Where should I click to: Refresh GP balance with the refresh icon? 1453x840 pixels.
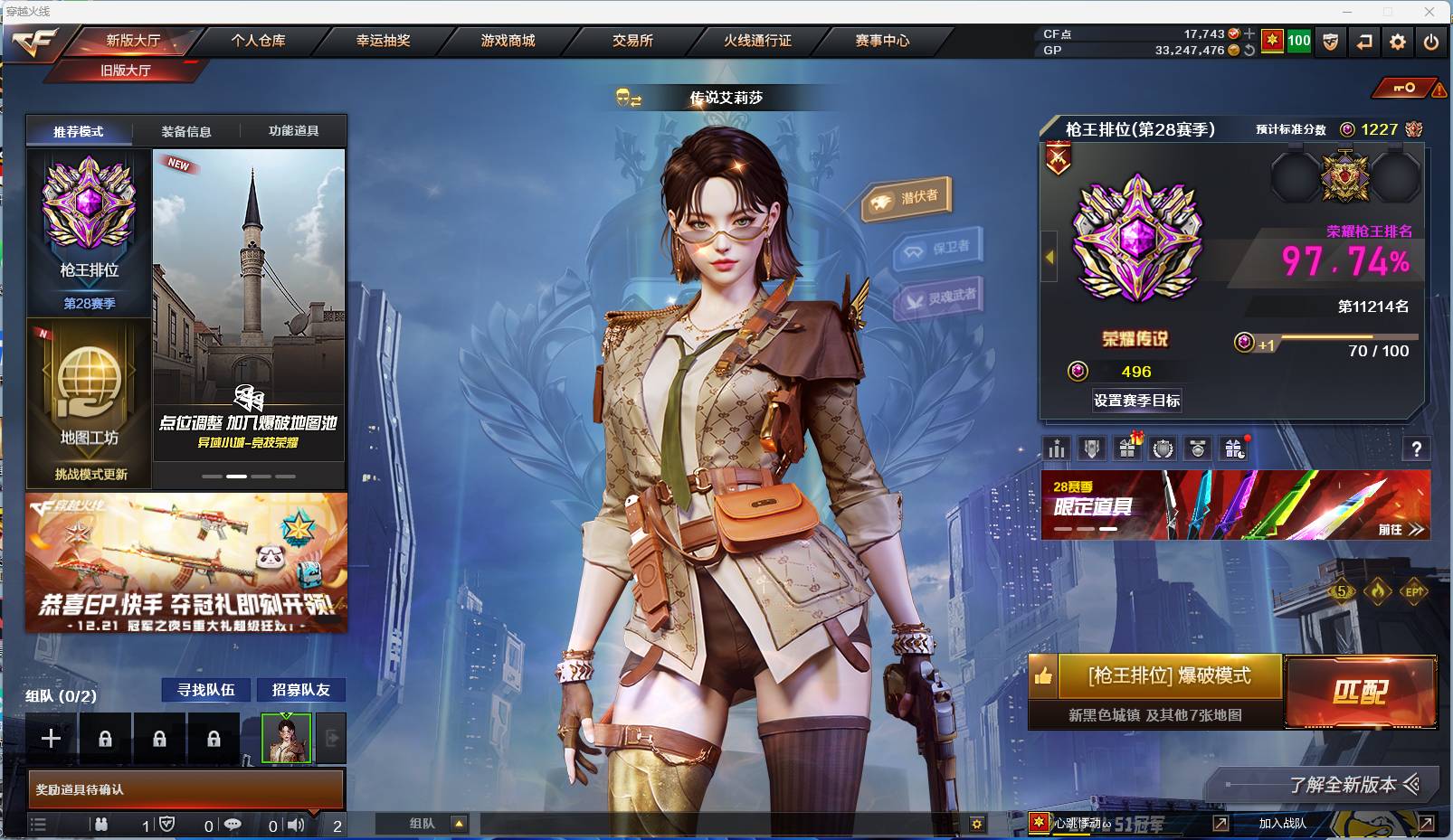1249,52
